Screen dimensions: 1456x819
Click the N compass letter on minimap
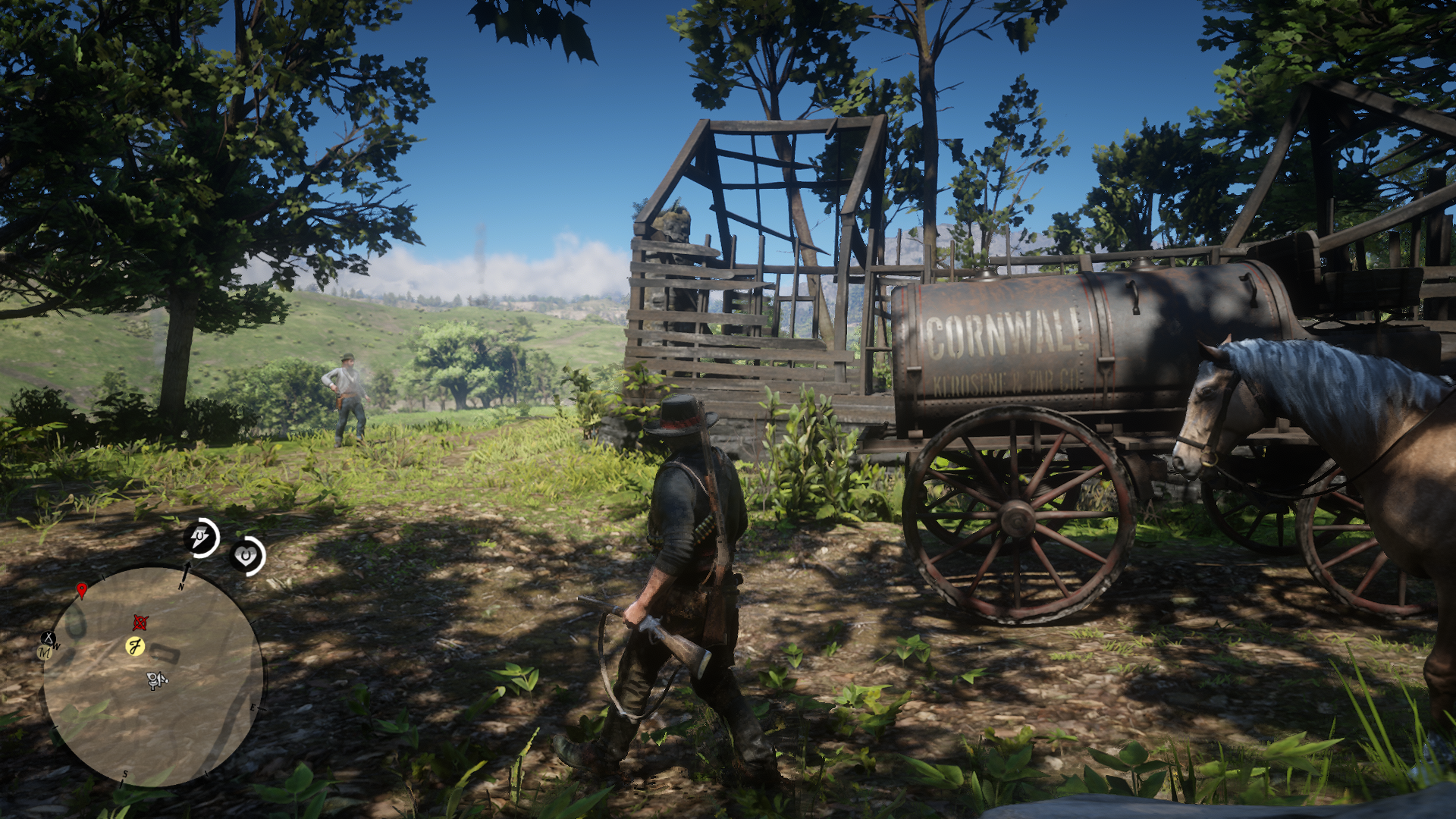(181, 587)
